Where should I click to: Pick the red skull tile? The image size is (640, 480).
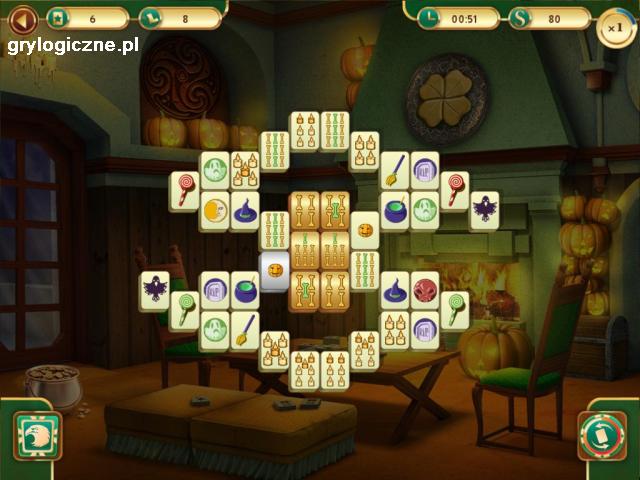(425, 291)
